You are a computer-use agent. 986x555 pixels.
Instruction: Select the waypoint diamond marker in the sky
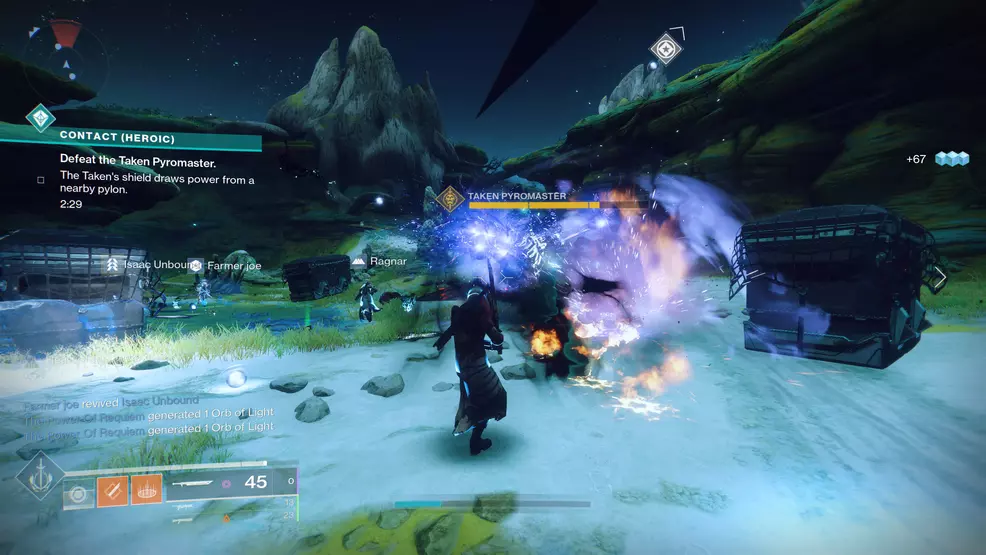pyautogui.click(x=666, y=47)
